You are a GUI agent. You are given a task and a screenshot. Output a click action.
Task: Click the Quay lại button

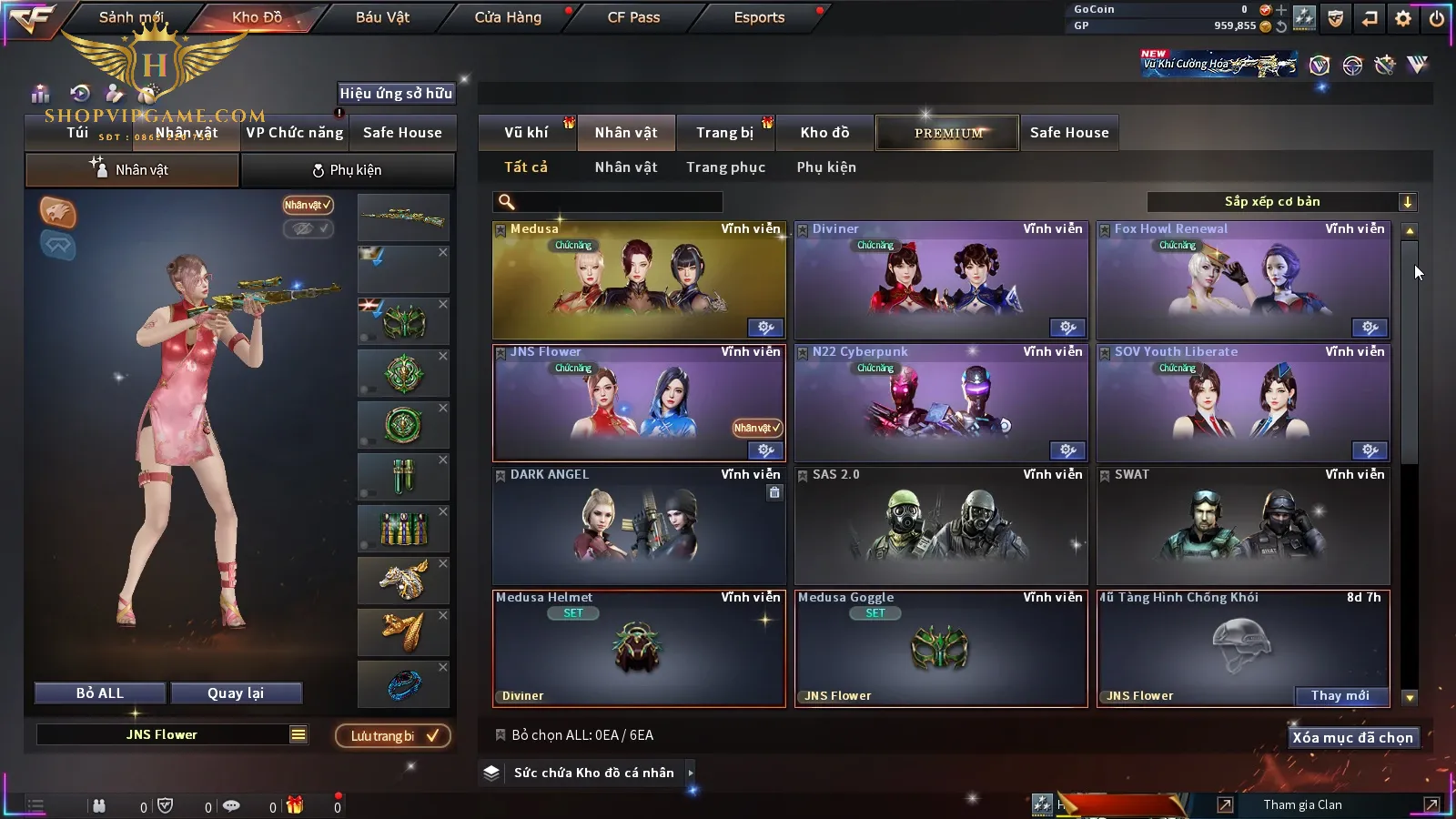(236, 693)
